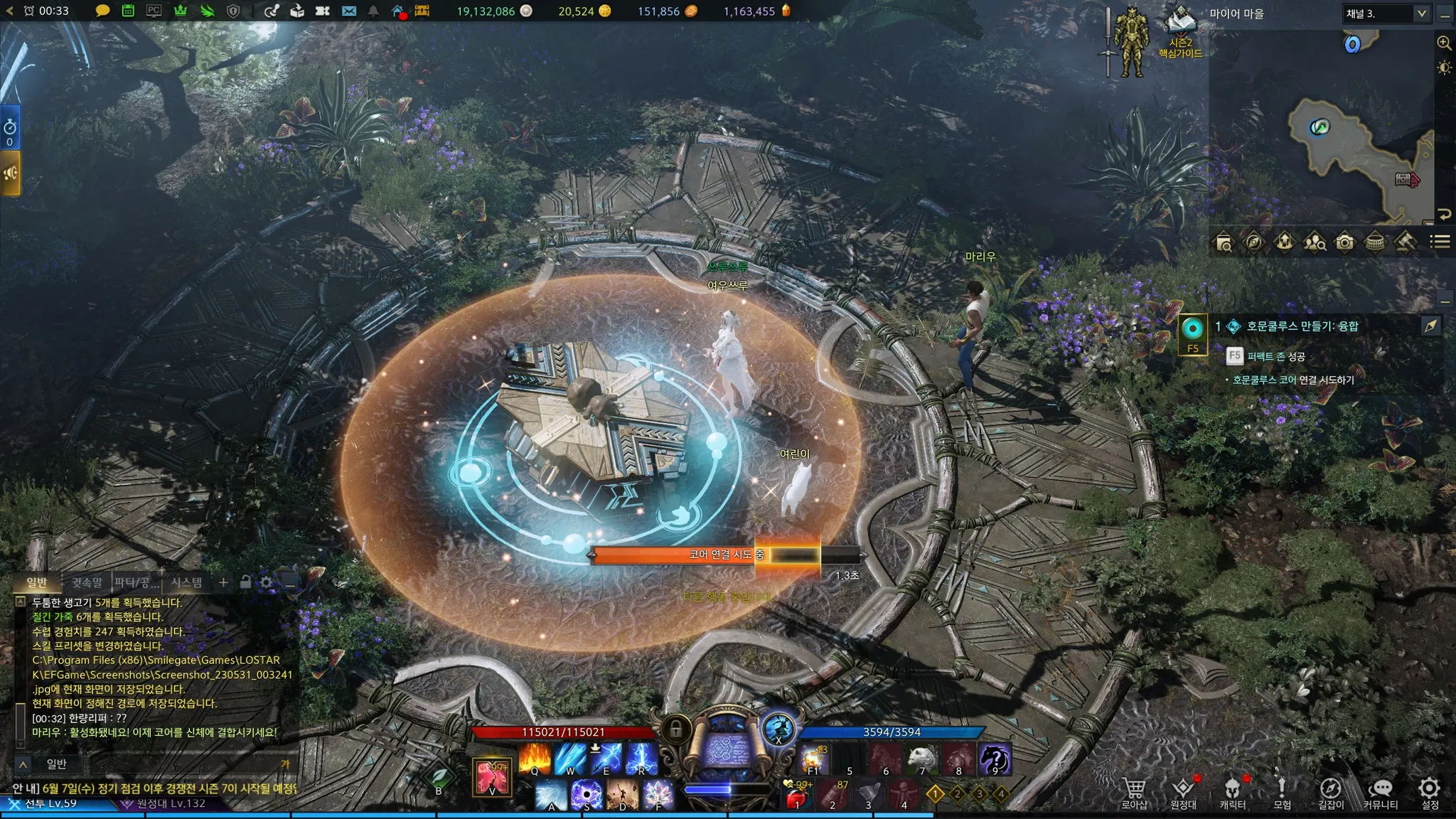Open the 채널 3 channel dropdown
This screenshot has height=819, width=1456.
(1386, 14)
